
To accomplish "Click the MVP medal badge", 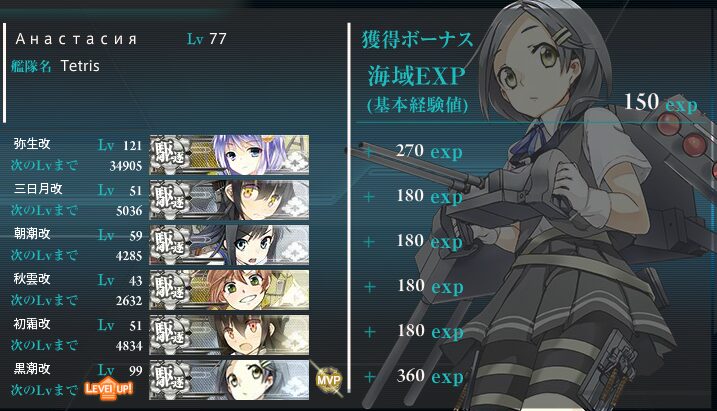I will (328, 381).
